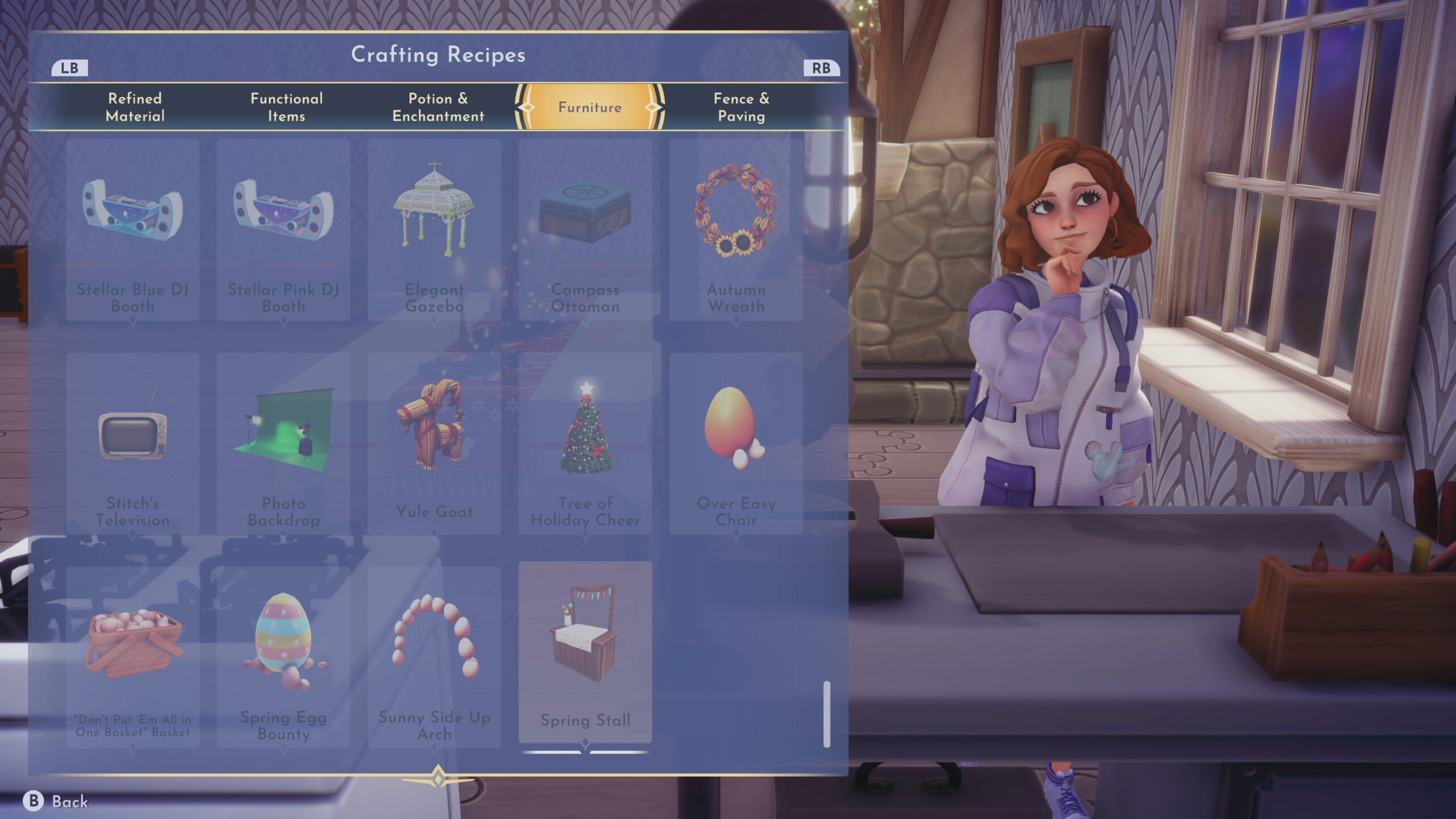This screenshot has width=1456, height=819.
Task: Select the Spring Stall recipe
Action: tap(585, 652)
